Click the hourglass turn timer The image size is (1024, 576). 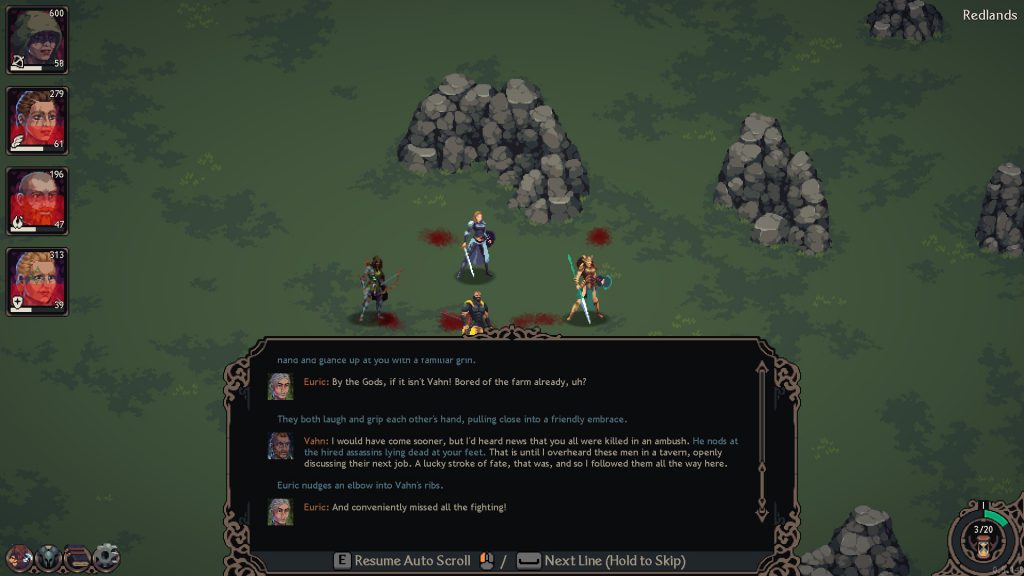point(982,545)
